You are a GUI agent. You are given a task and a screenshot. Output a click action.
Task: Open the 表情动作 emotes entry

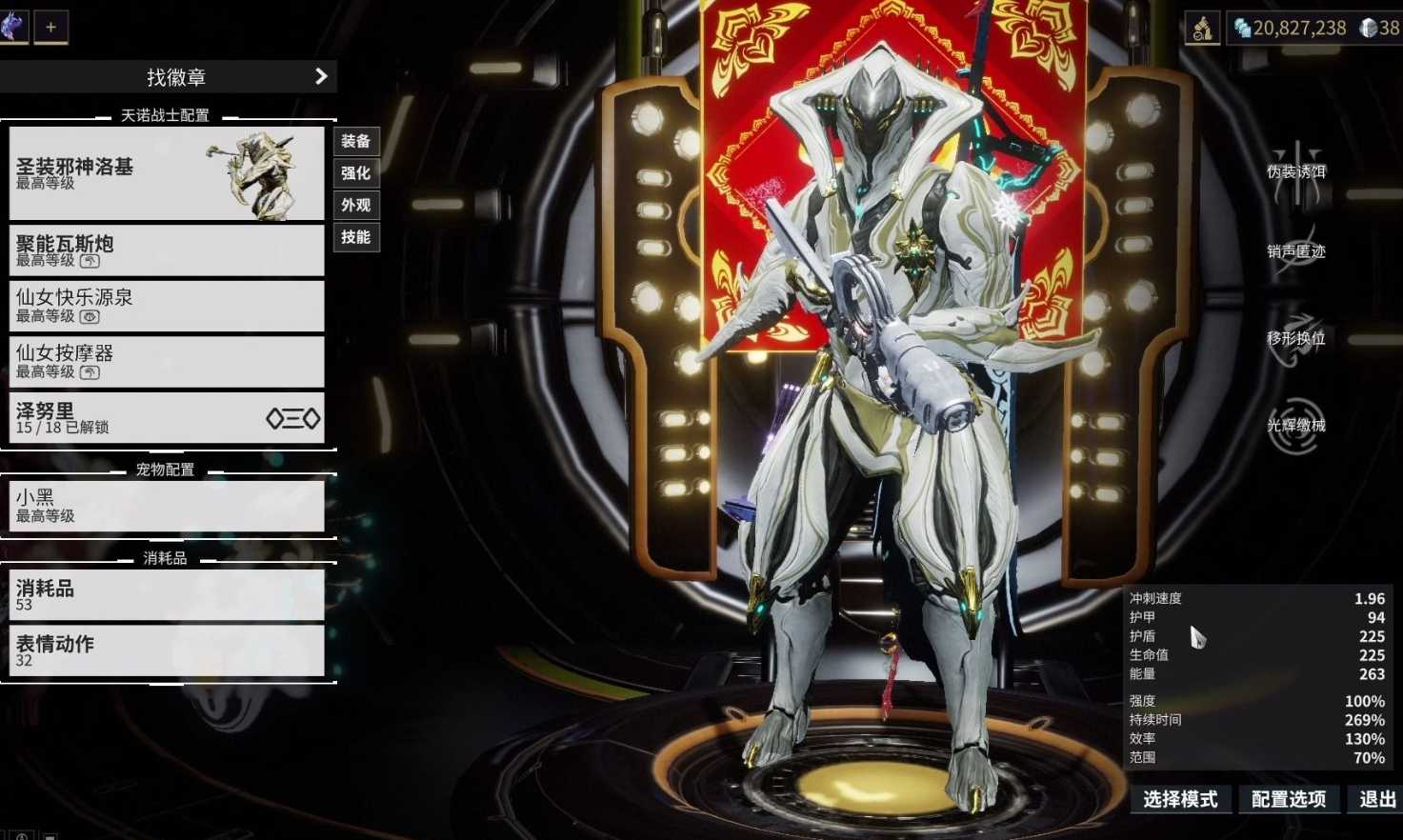tap(167, 650)
